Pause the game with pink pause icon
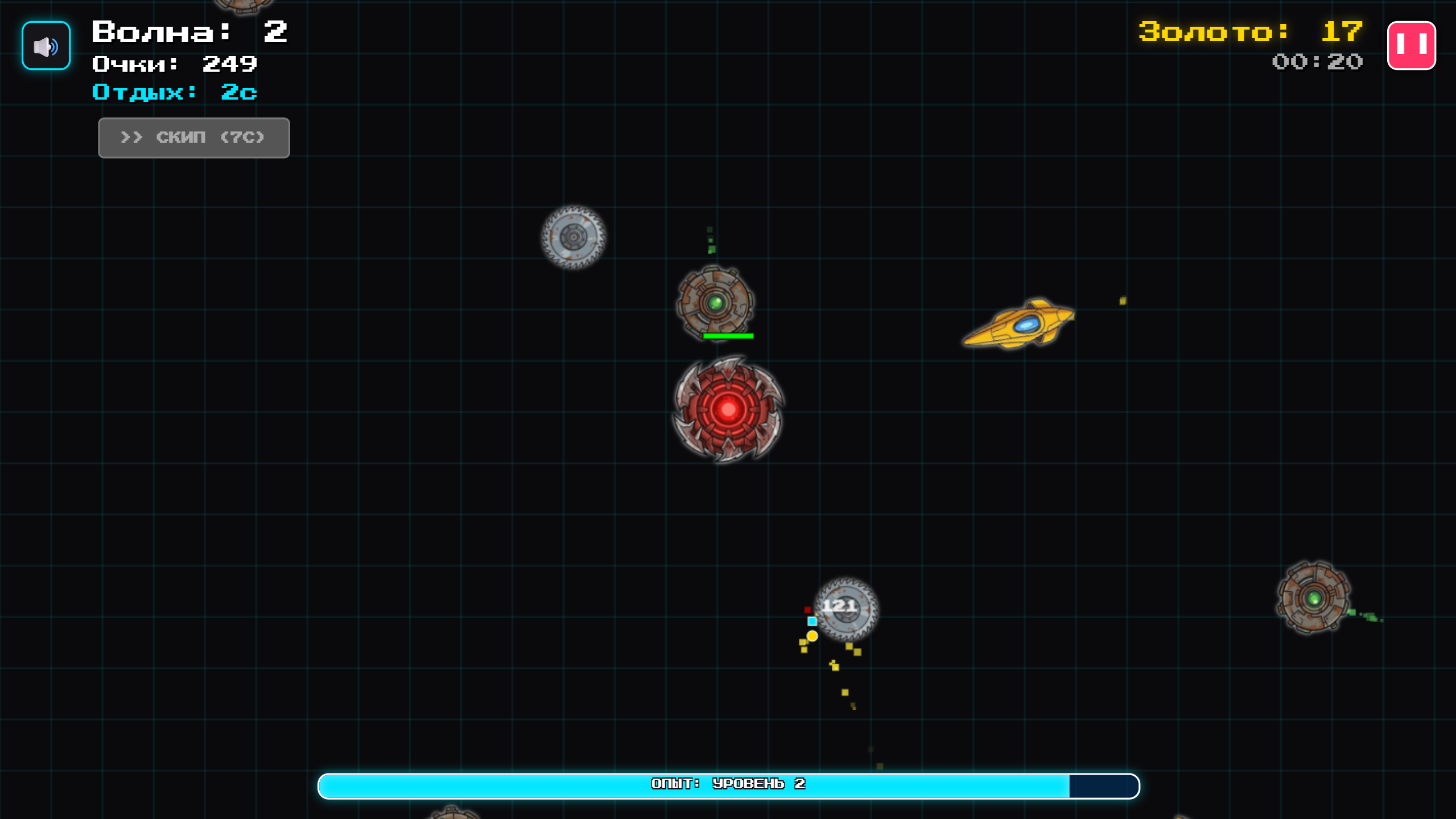1456x819 pixels. (1412, 45)
